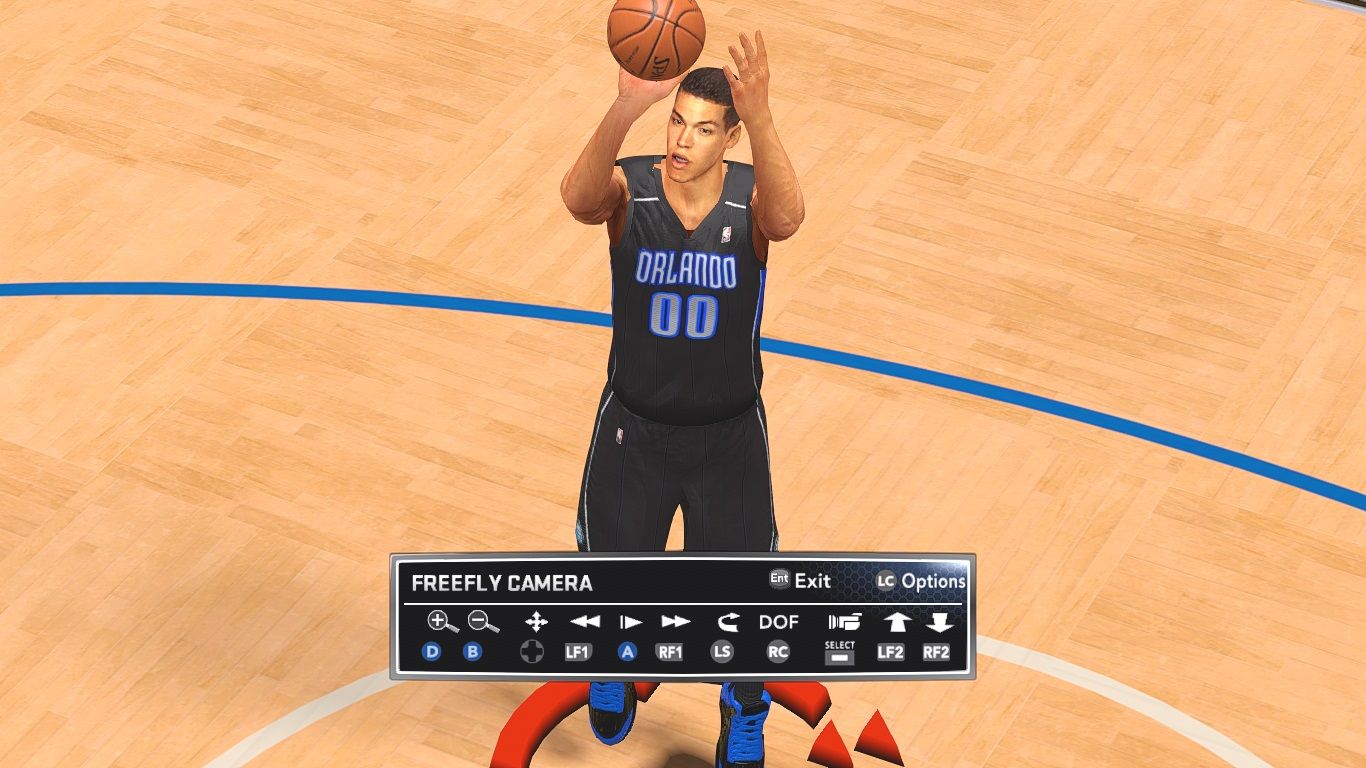Image resolution: width=1366 pixels, height=768 pixels.
Task: Click the curved rotate arrow icon
Action: point(726,622)
